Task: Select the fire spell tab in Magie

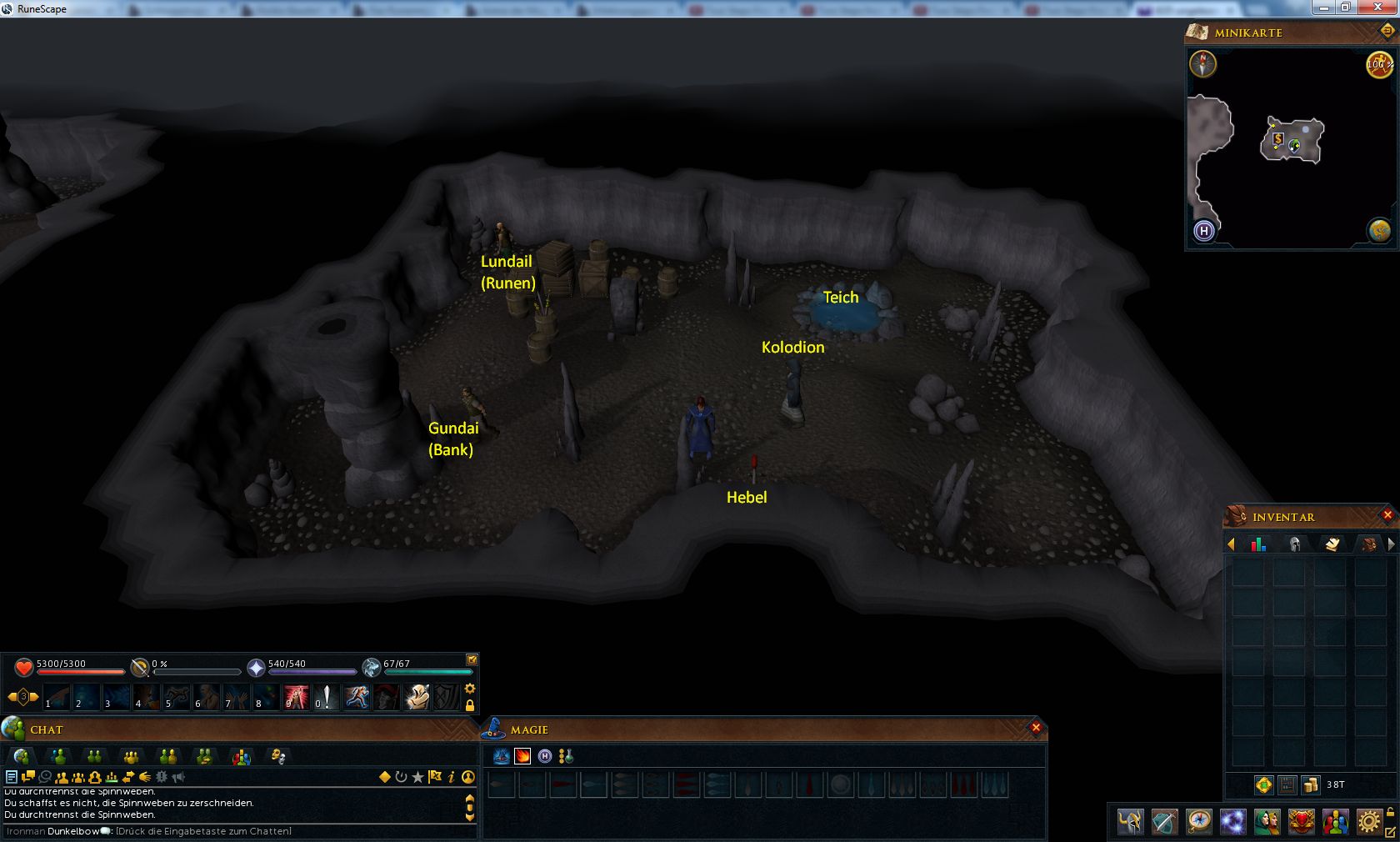Action: [522, 756]
